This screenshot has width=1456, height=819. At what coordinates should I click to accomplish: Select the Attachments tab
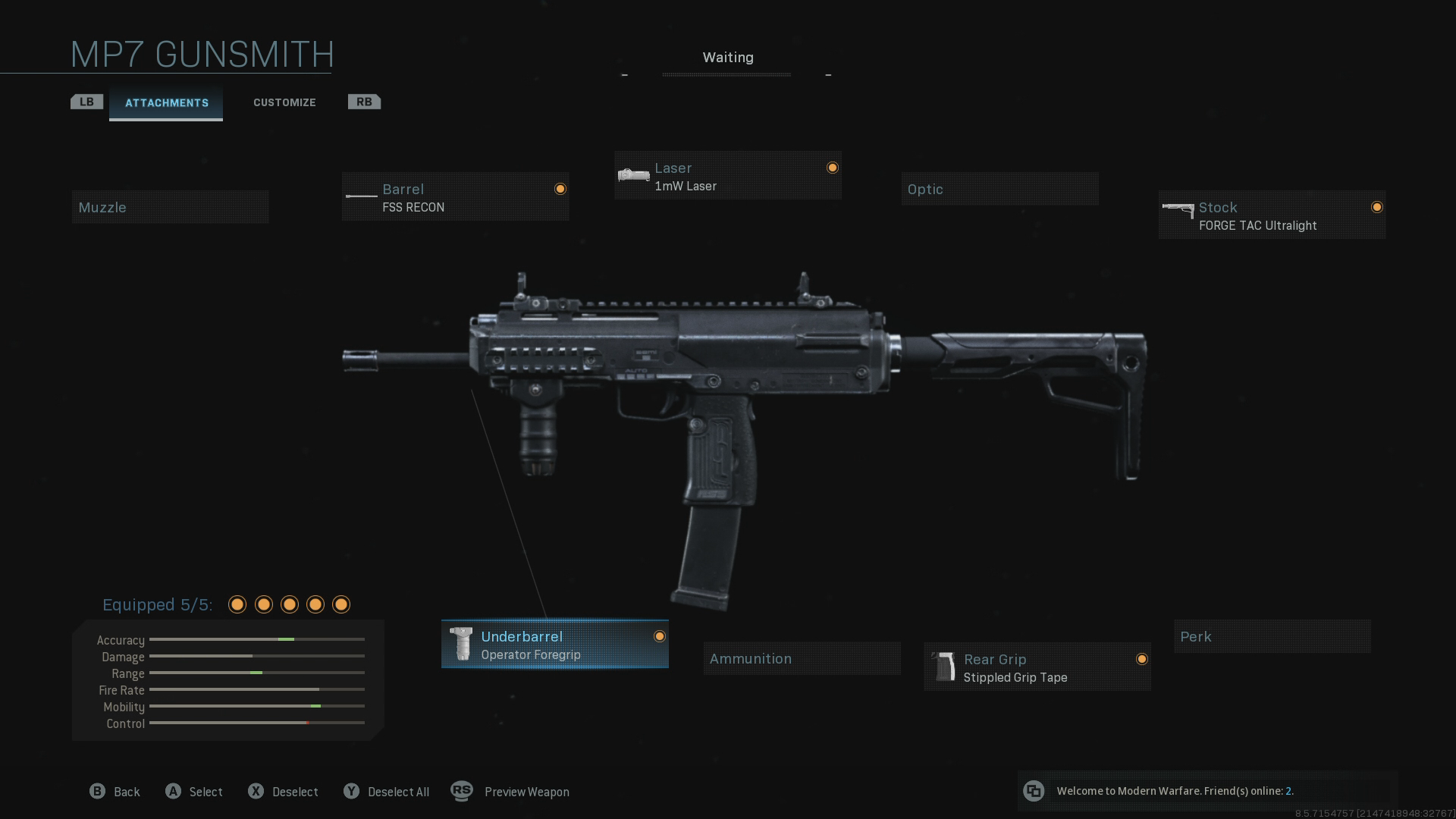[x=166, y=102]
